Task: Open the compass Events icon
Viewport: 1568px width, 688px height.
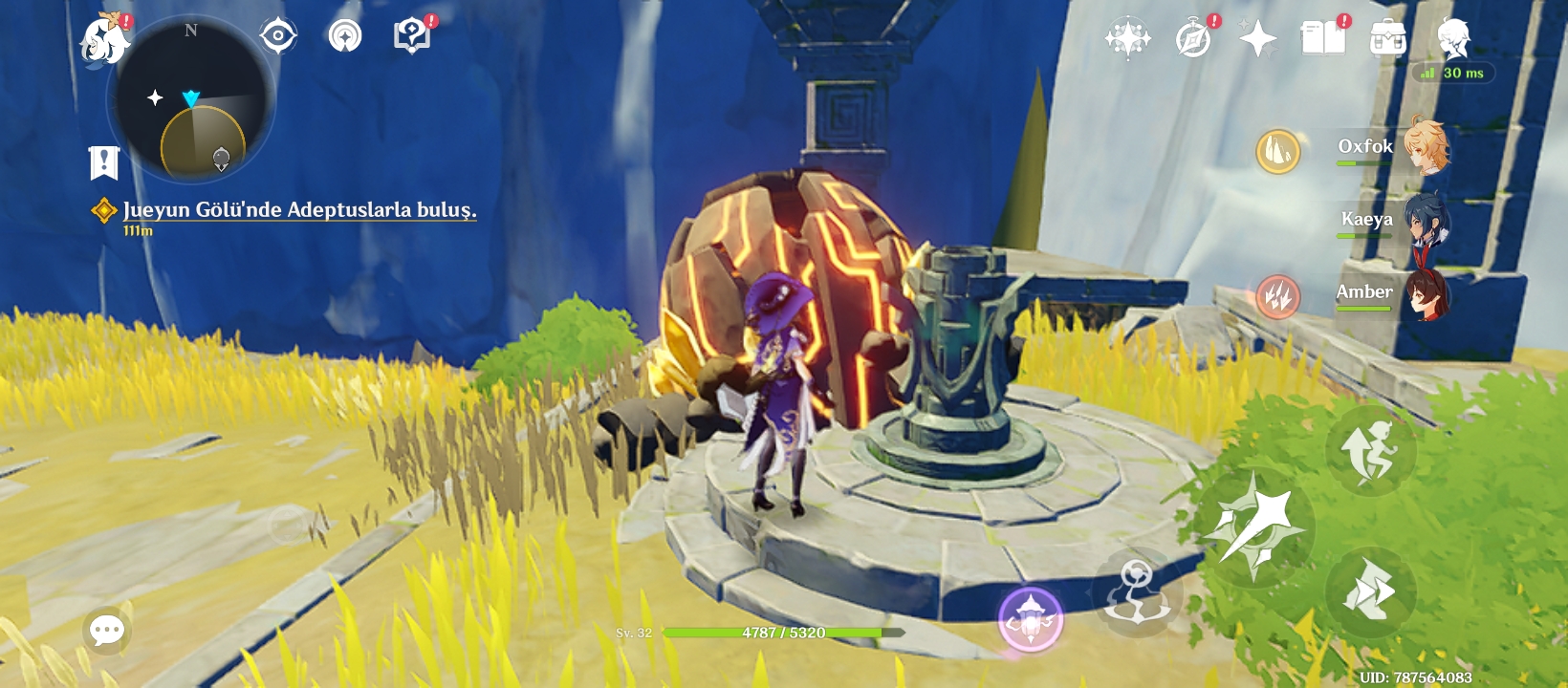Action: coord(1193,39)
